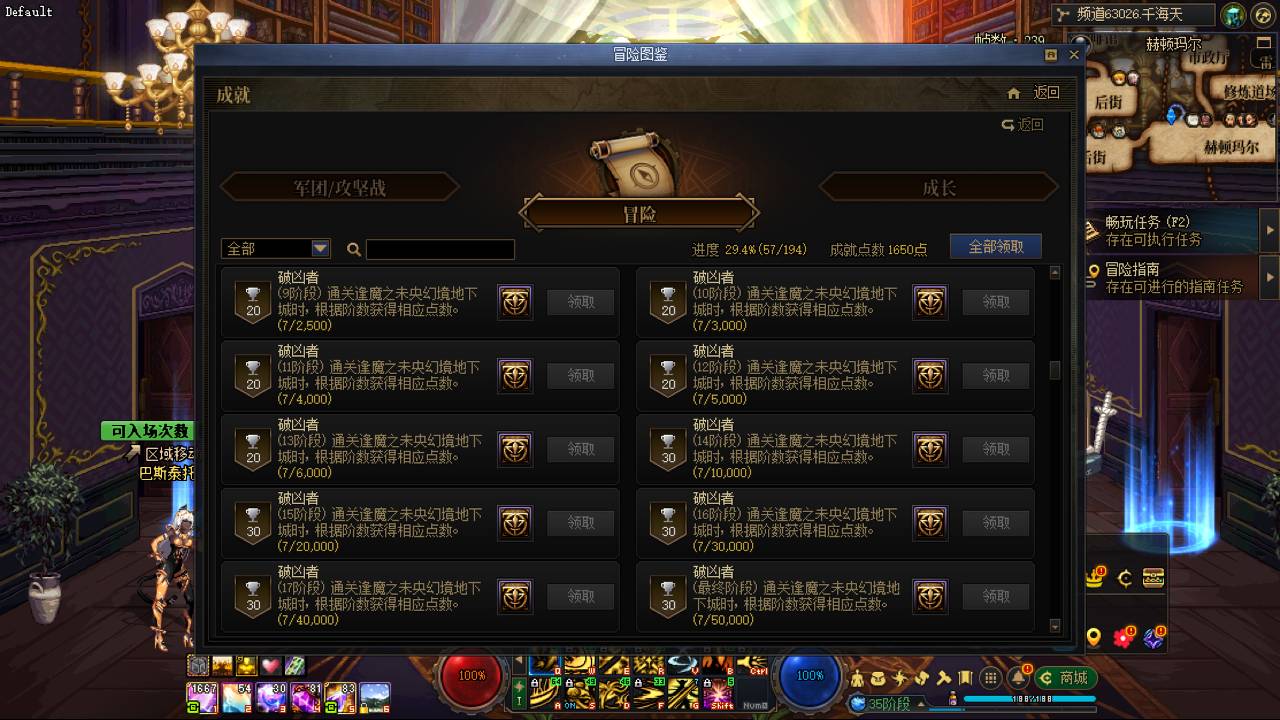Open the 商城 shop button

pos(1064,678)
